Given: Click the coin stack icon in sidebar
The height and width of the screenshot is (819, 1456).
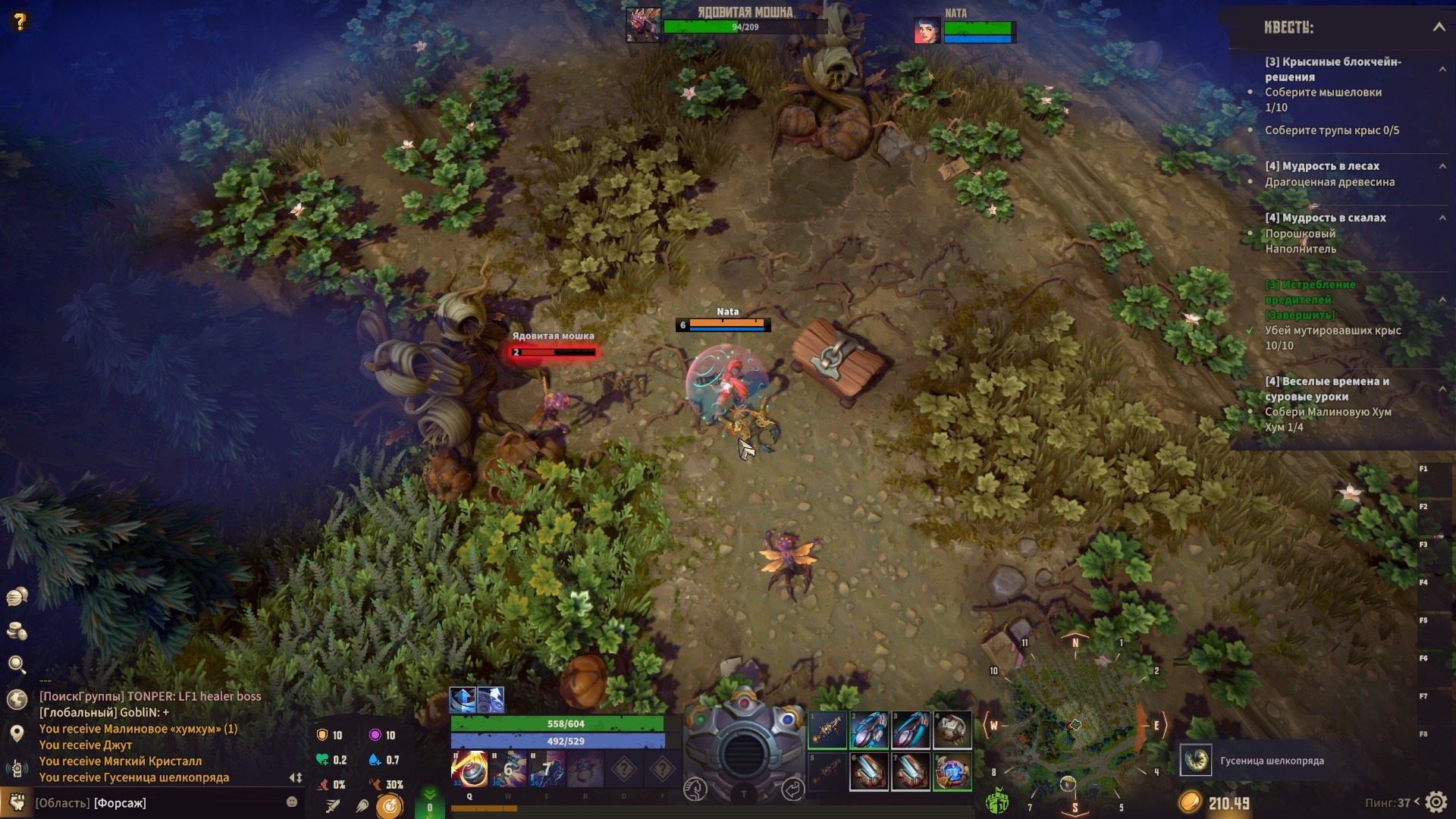Looking at the screenshot, I should pos(17,631).
